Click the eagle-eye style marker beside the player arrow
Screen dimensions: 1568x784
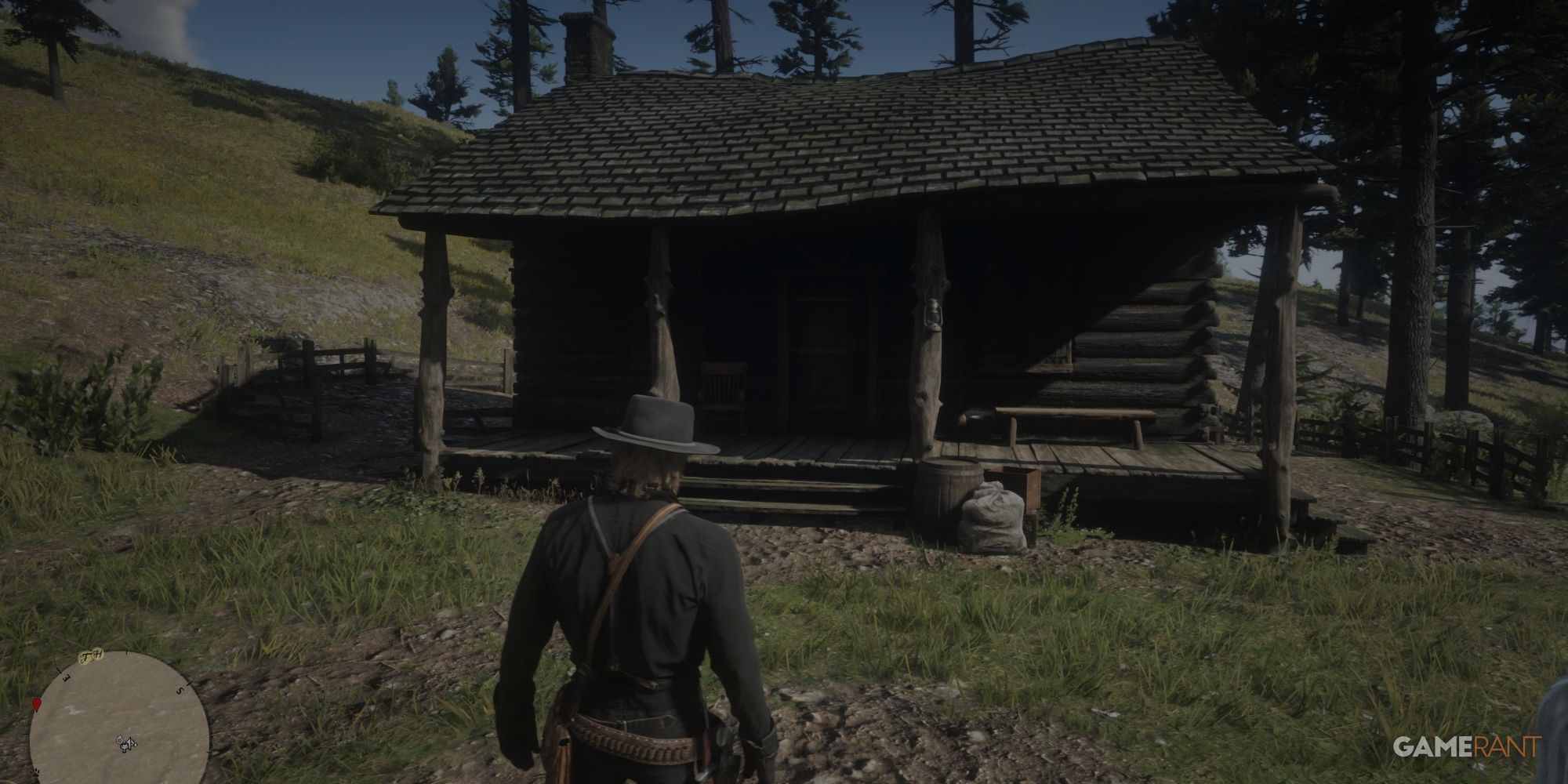[119, 739]
